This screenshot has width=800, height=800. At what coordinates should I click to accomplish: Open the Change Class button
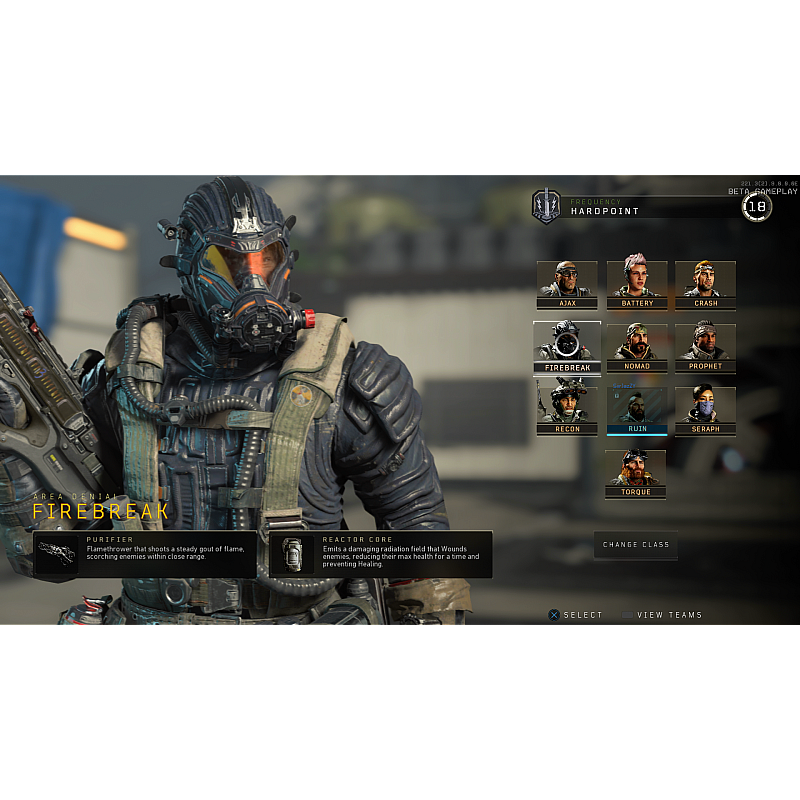click(x=636, y=545)
